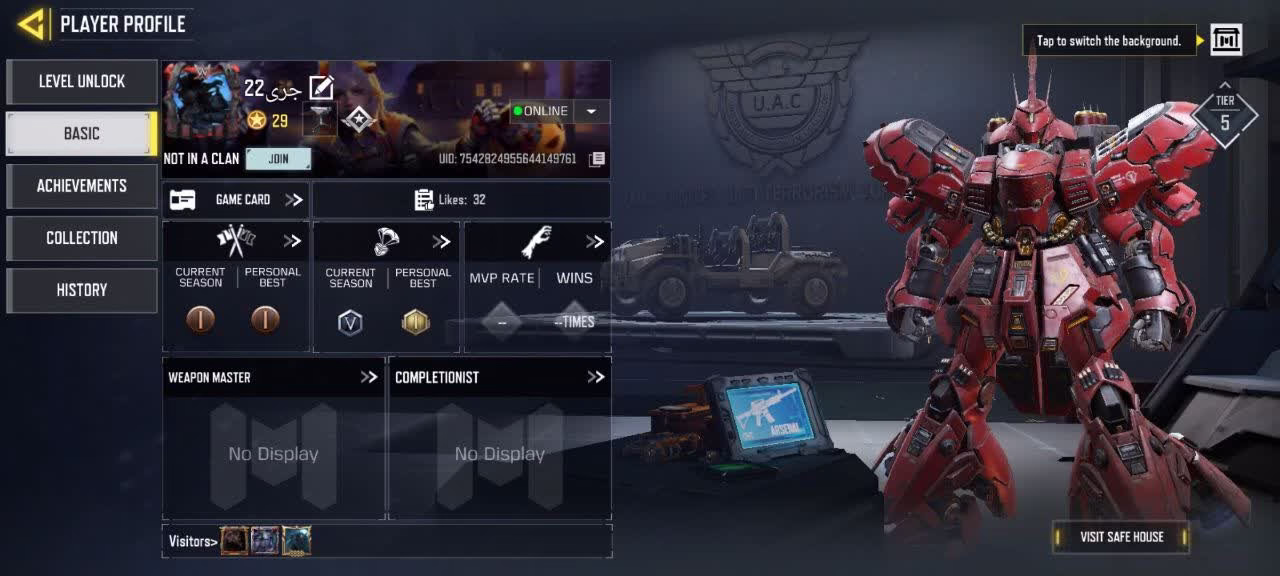1280x576 pixels.
Task: Join a clan with the Join button
Action: 278,159
